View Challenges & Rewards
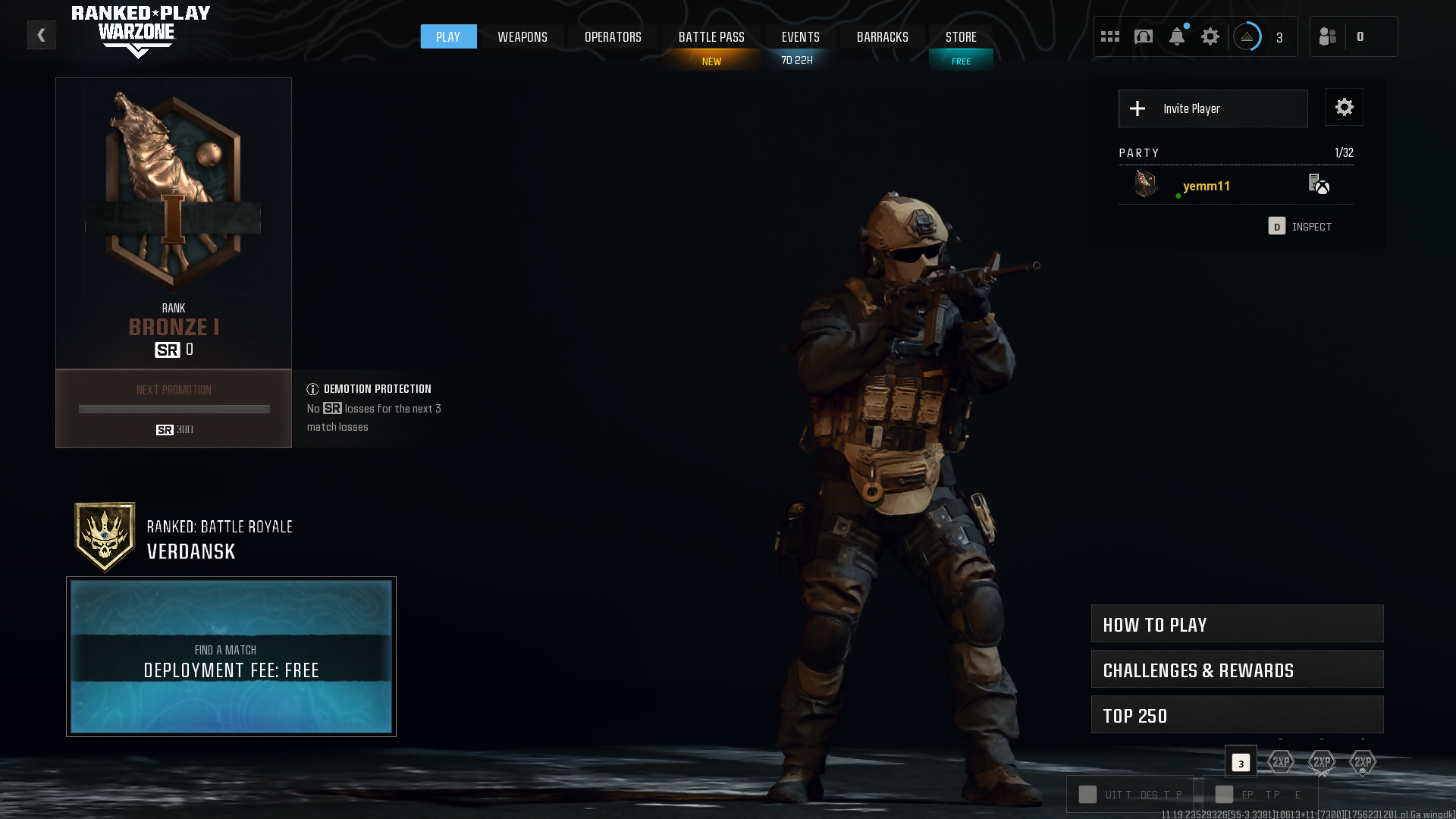The image size is (1456, 819). [1237, 670]
